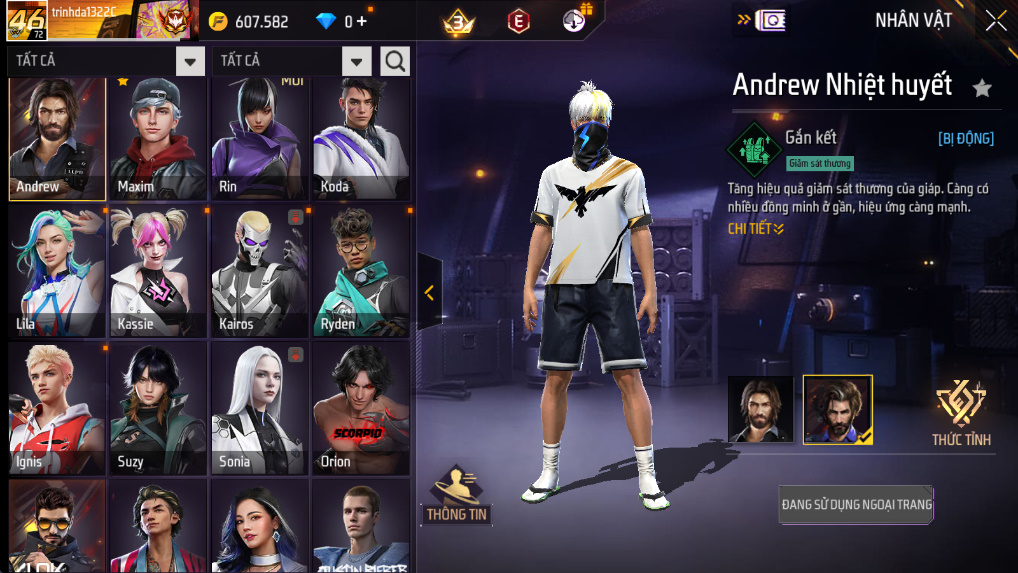The height and width of the screenshot is (573, 1018).
Task: Choose the Sonia character card
Action: click(260, 408)
